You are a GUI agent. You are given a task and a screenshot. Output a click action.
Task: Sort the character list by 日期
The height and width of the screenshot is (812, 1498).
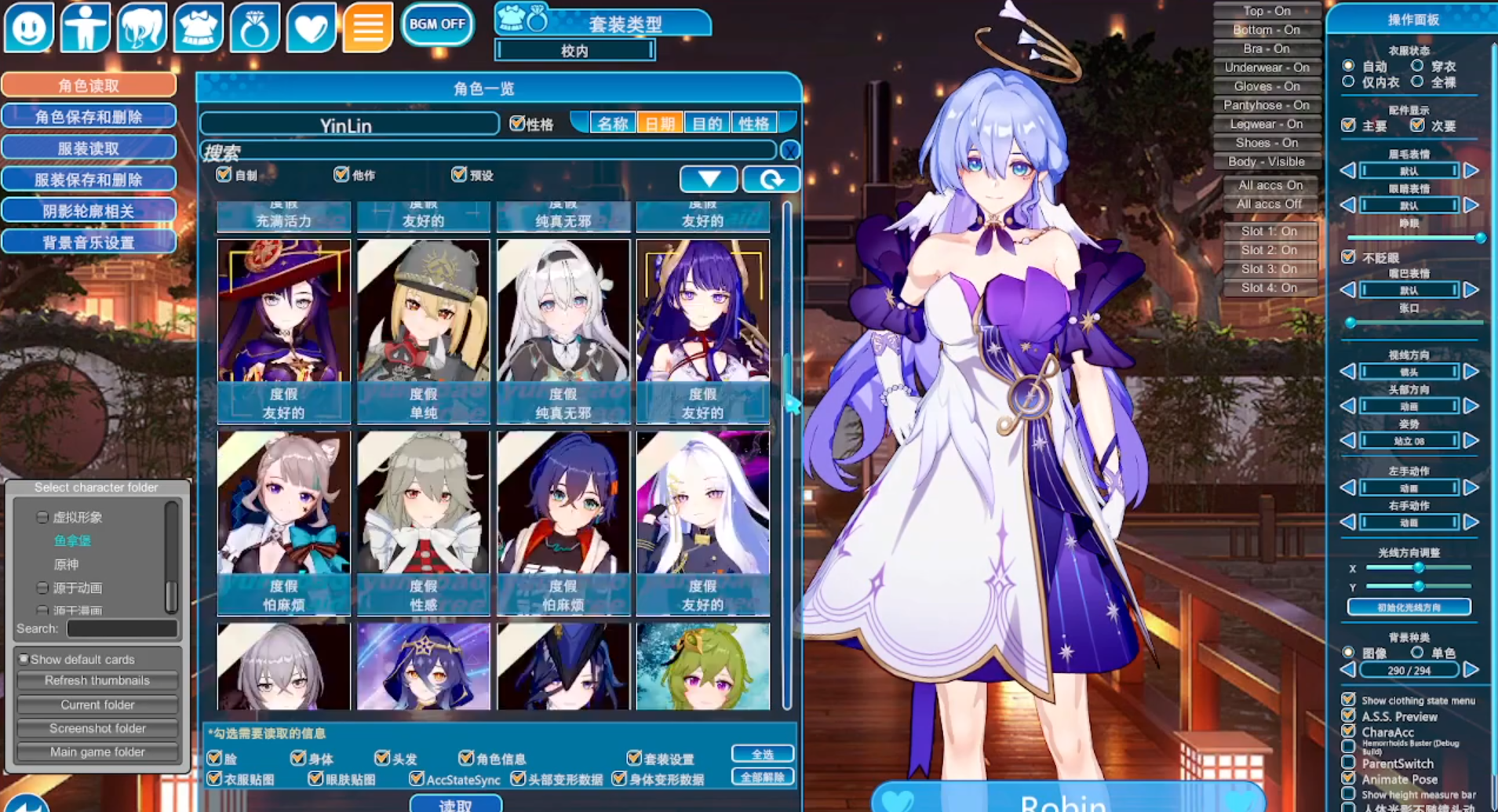tap(659, 124)
